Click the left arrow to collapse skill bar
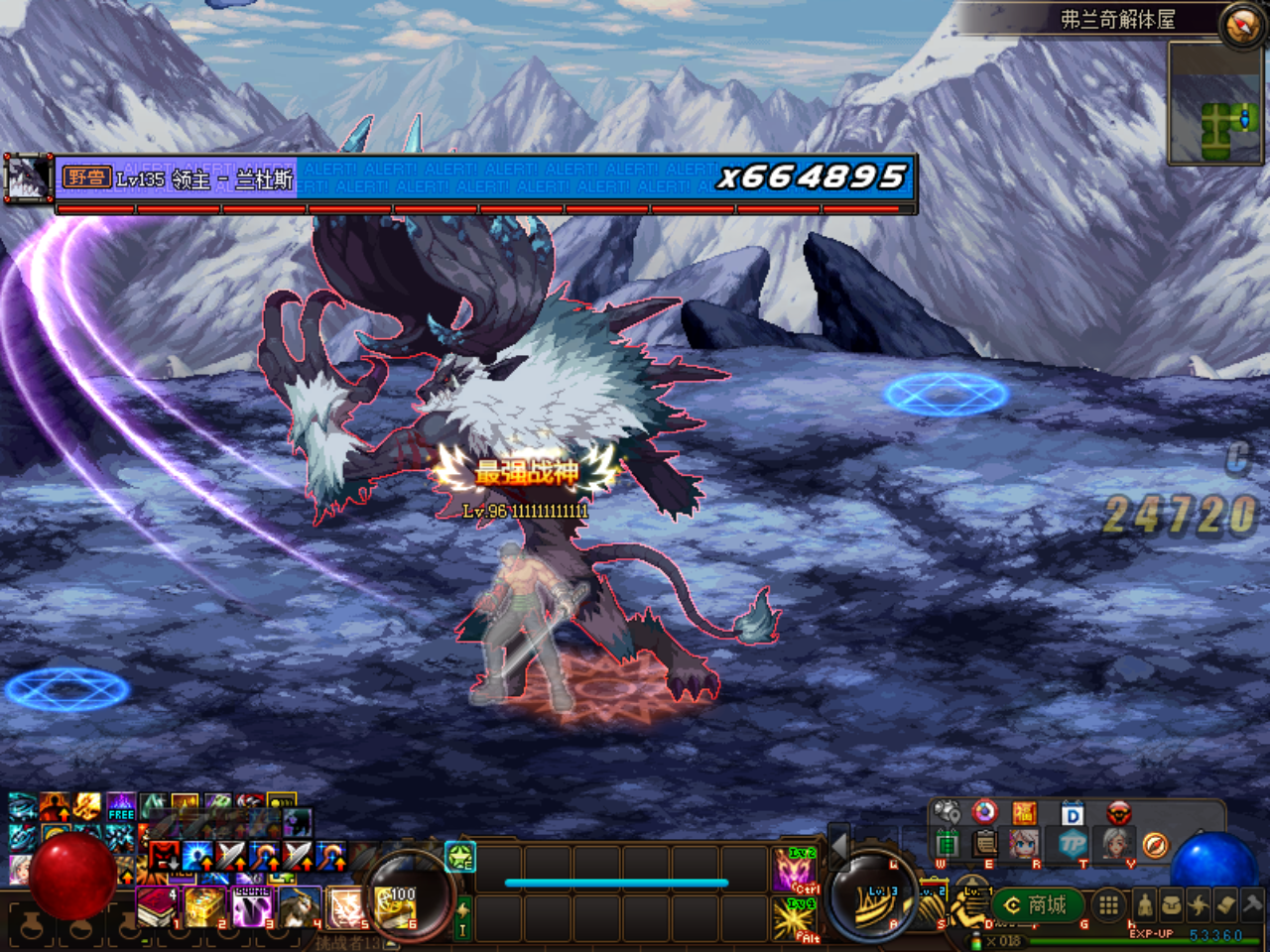1270x952 pixels. [x=839, y=846]
